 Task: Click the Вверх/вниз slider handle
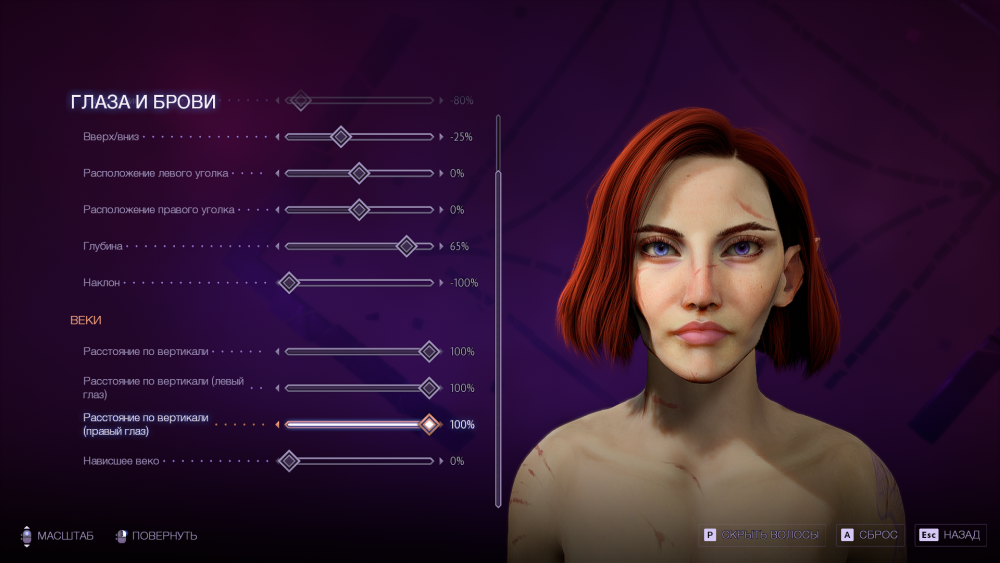[x=341, y=137]
